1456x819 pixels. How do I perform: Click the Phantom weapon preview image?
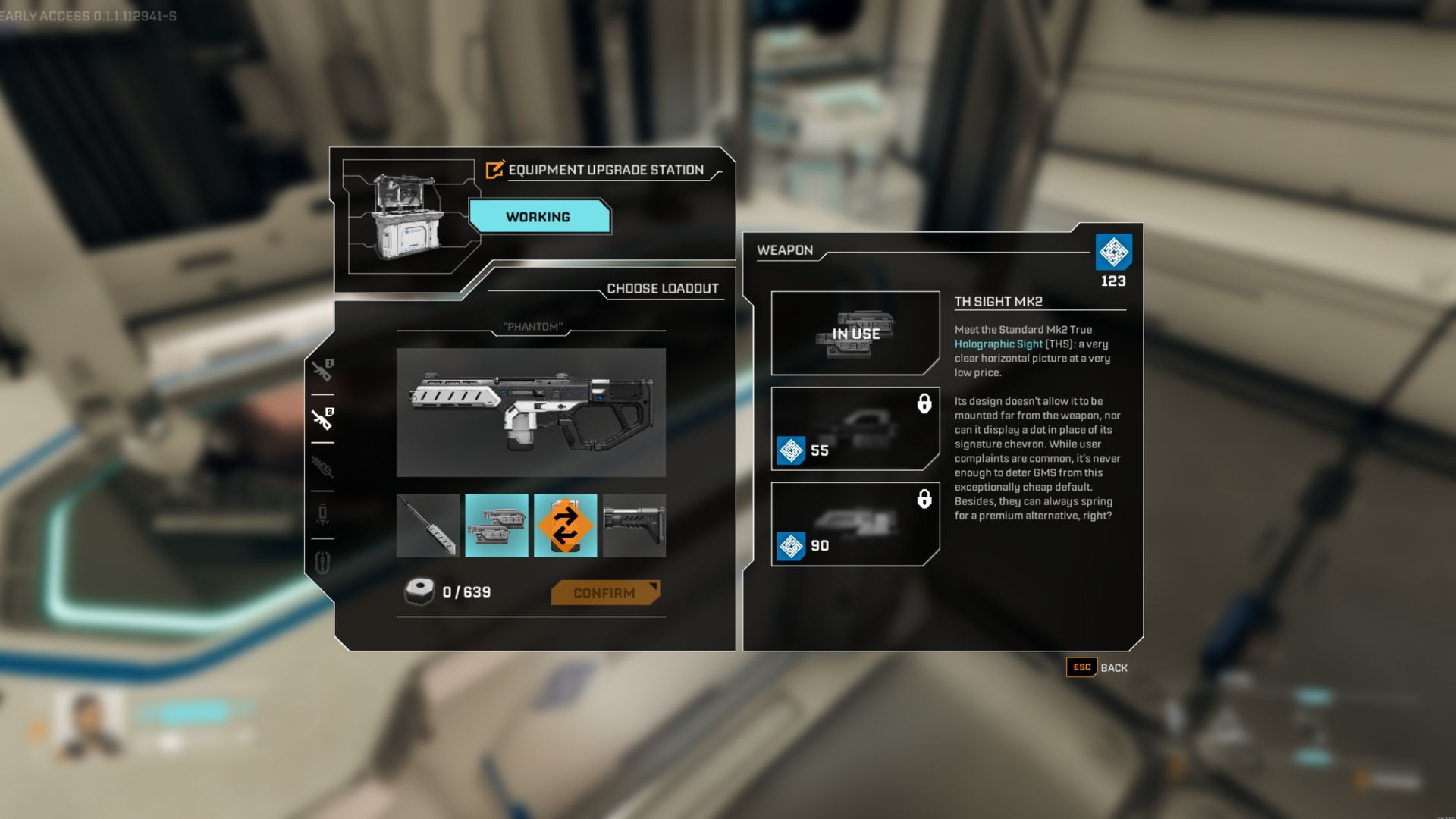pyautogui.click(x=531, y=413)
